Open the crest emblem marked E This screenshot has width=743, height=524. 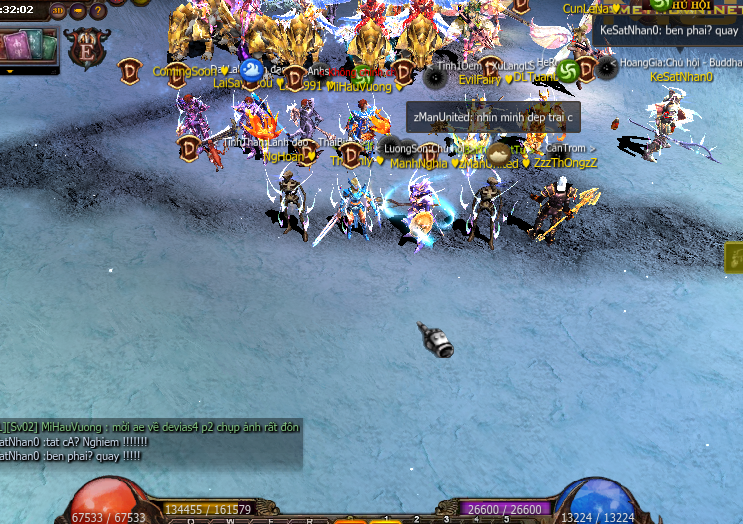[x=86, y=48]
